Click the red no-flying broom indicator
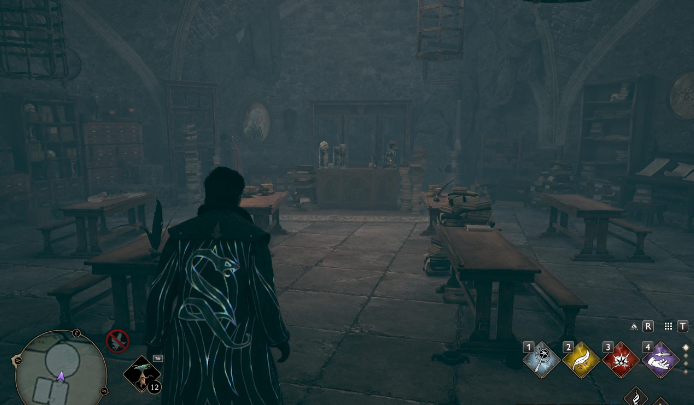 [x=117, y=341]
